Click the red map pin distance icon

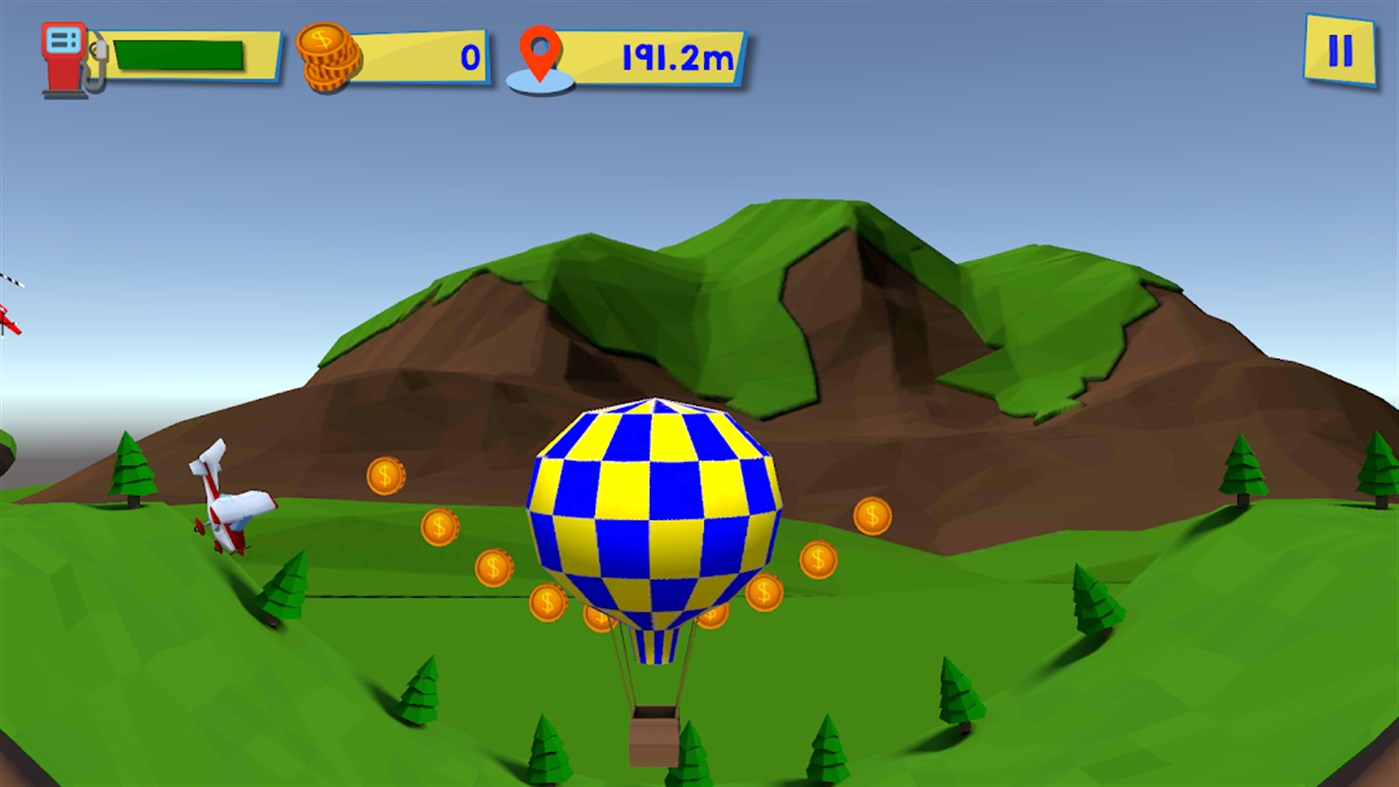[x=541, y=50]
